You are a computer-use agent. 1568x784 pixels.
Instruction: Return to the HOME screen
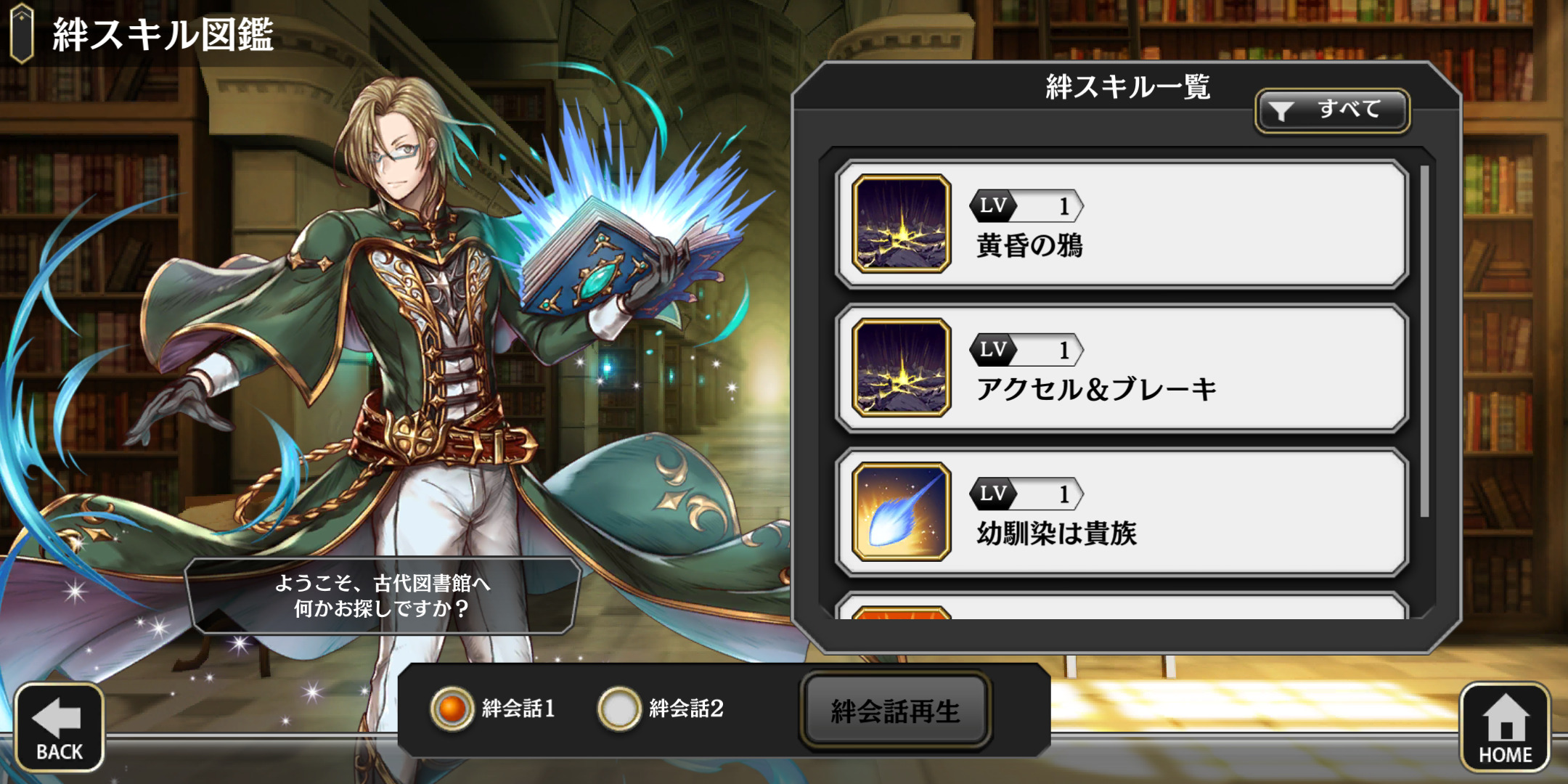coord(1504,727)
